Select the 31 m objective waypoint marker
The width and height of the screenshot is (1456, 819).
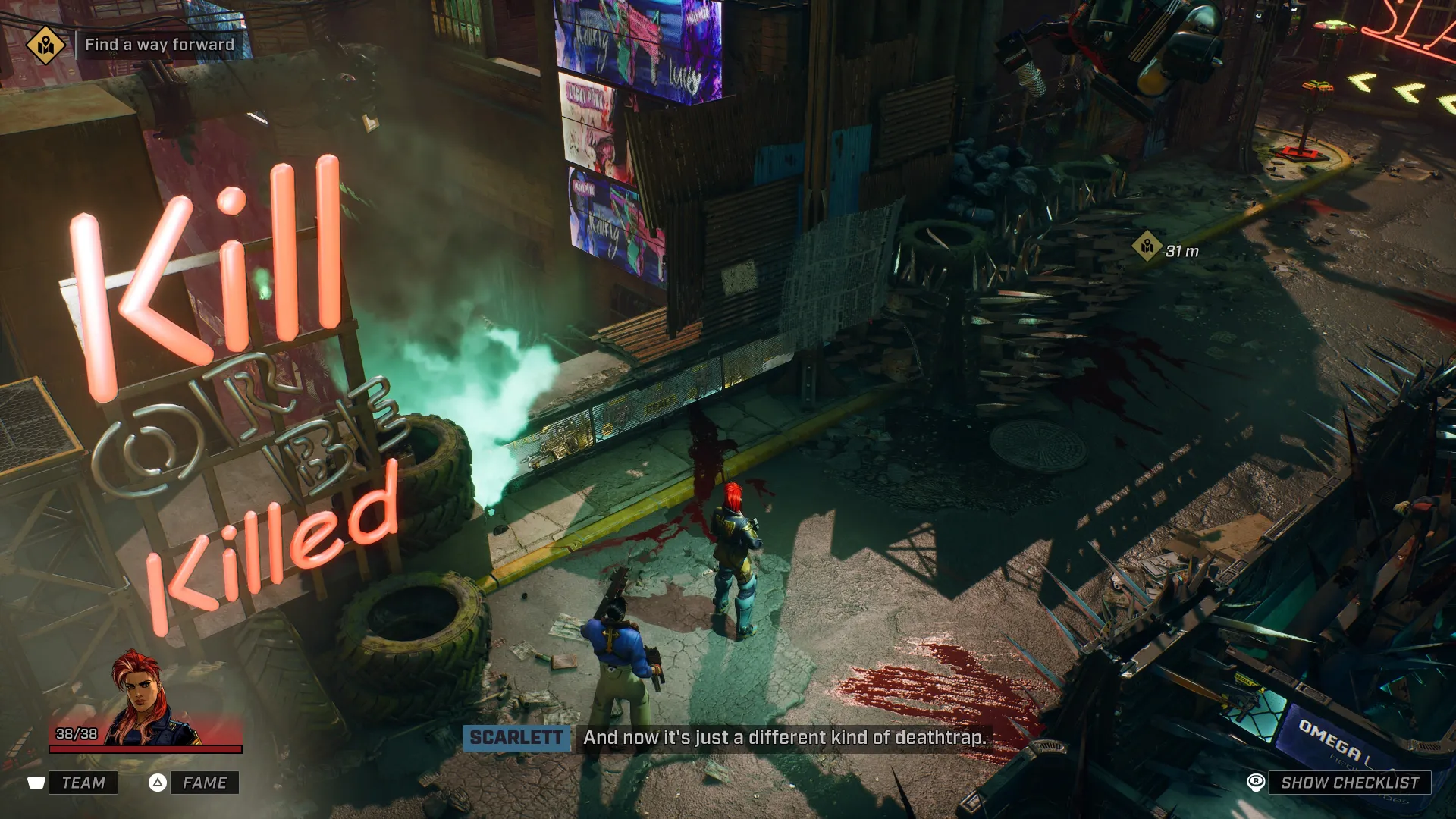coord(1147,246)
